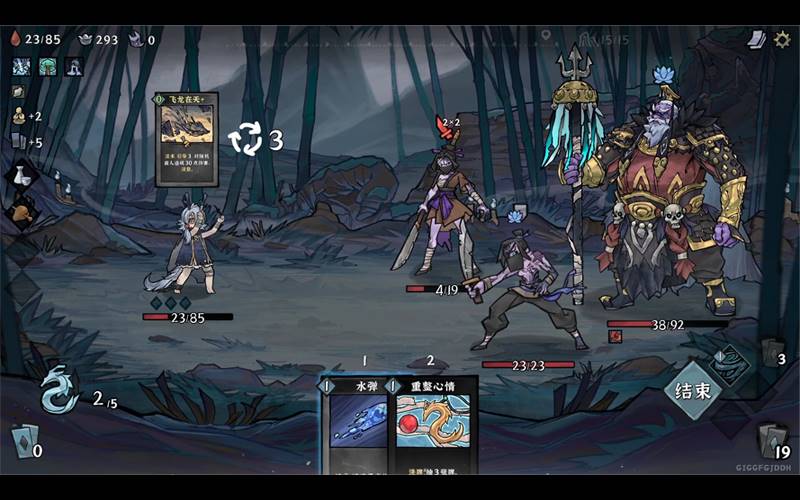This screenshot has height=500, width=800.
Task: Open the draw pile showing 19
Action: tap(772, 439)
